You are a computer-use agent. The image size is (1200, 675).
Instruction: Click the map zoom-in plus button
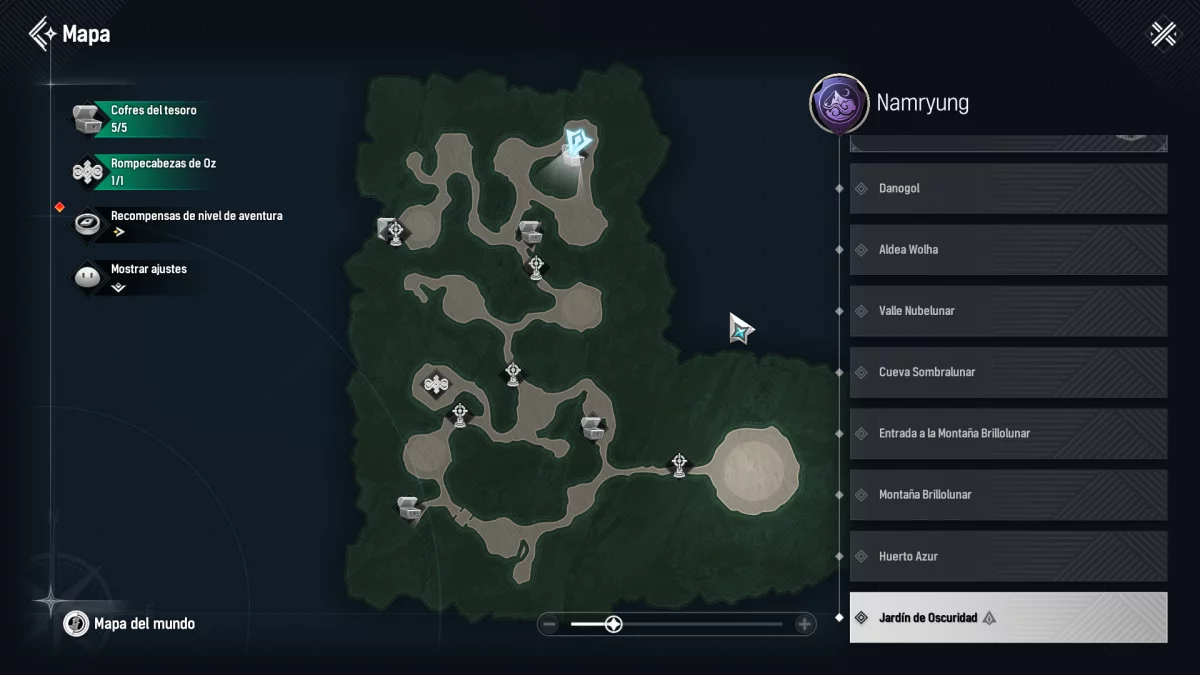(x=804, y=625)
